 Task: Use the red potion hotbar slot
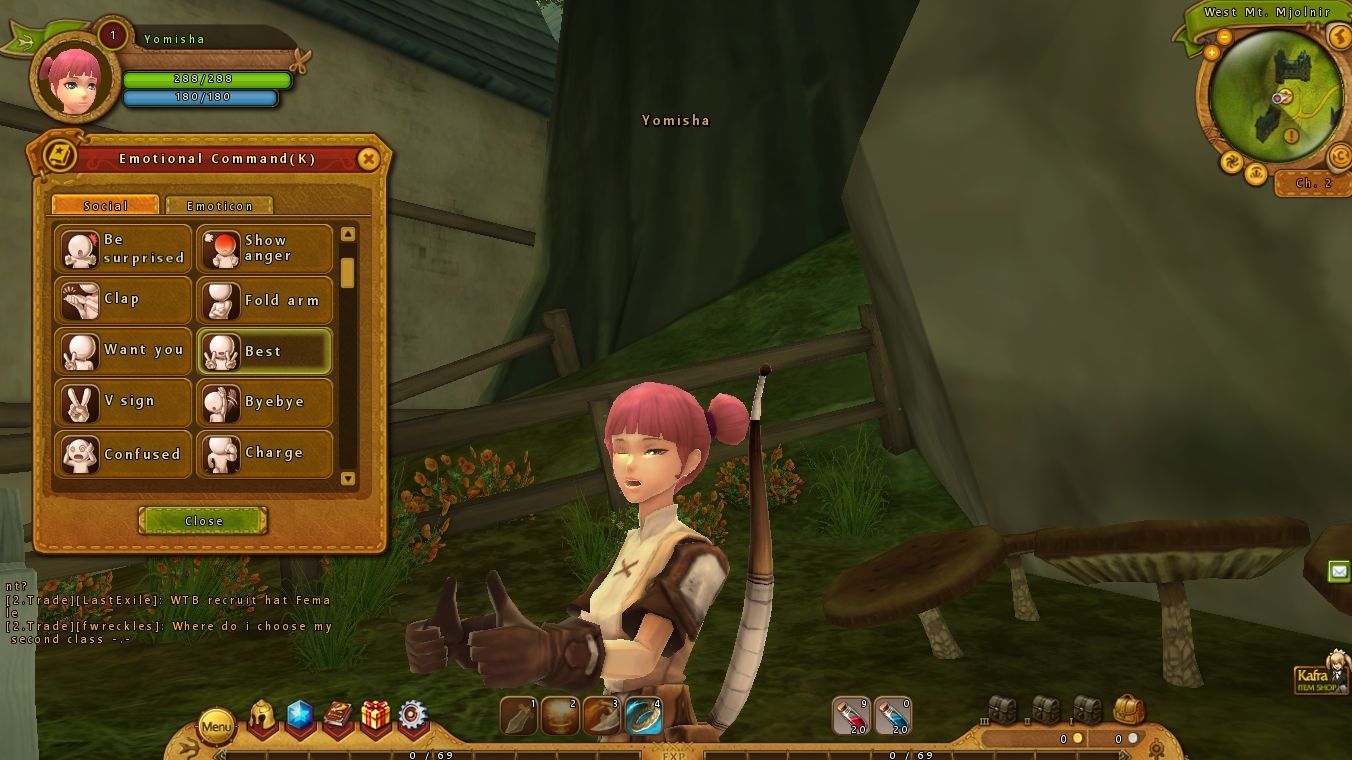pyautogui.click(x=851, y=716)
